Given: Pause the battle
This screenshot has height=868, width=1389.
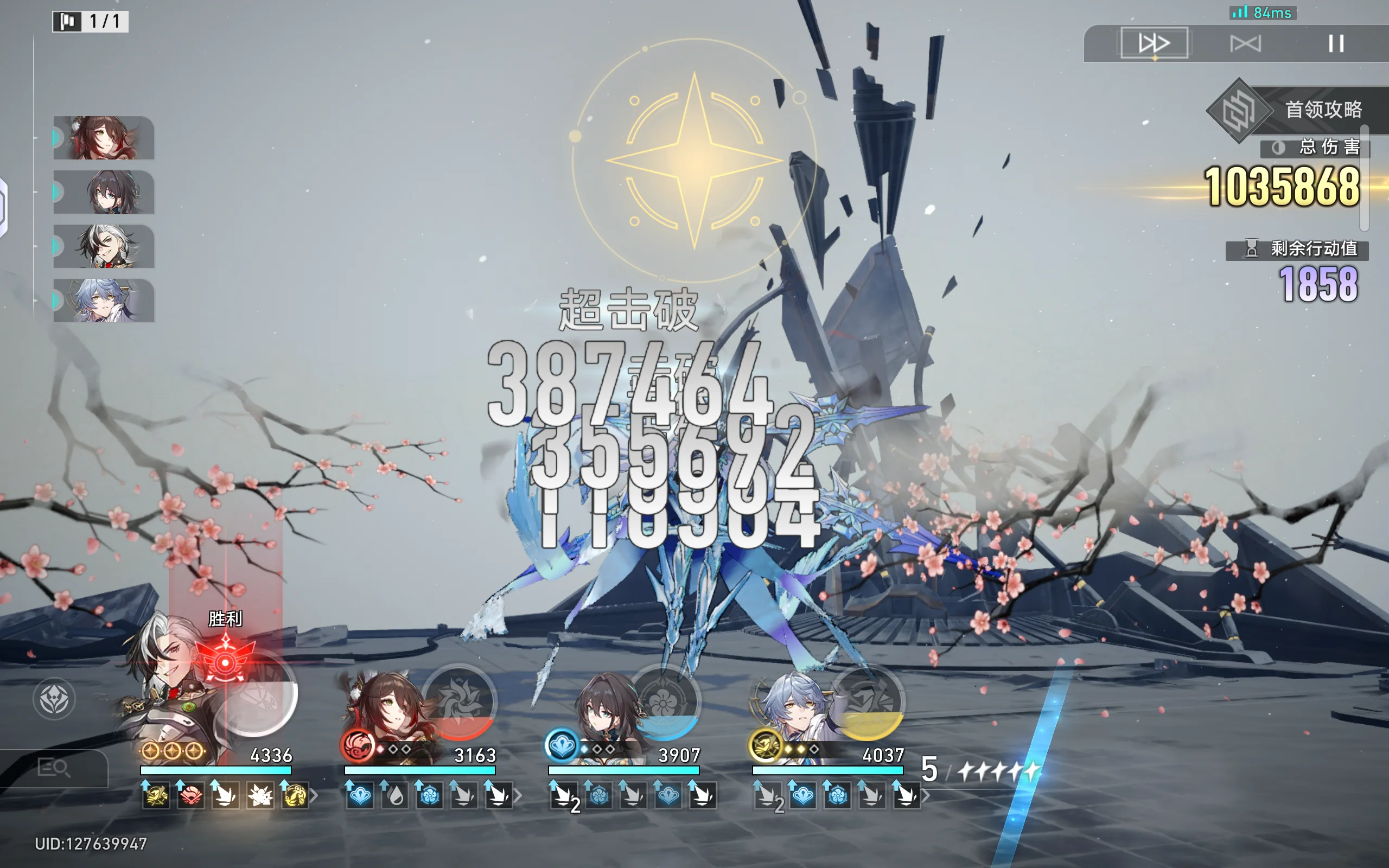Looking at the screenshot, I should [1336, 43].
